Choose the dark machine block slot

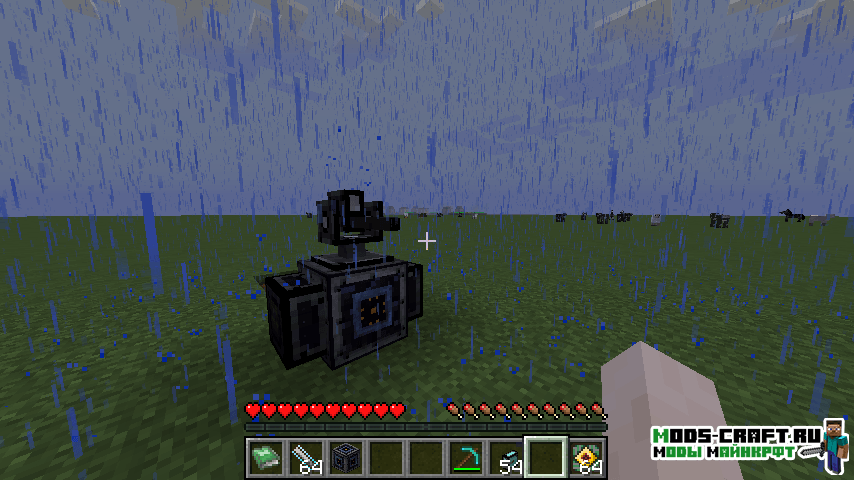point(345,458)
